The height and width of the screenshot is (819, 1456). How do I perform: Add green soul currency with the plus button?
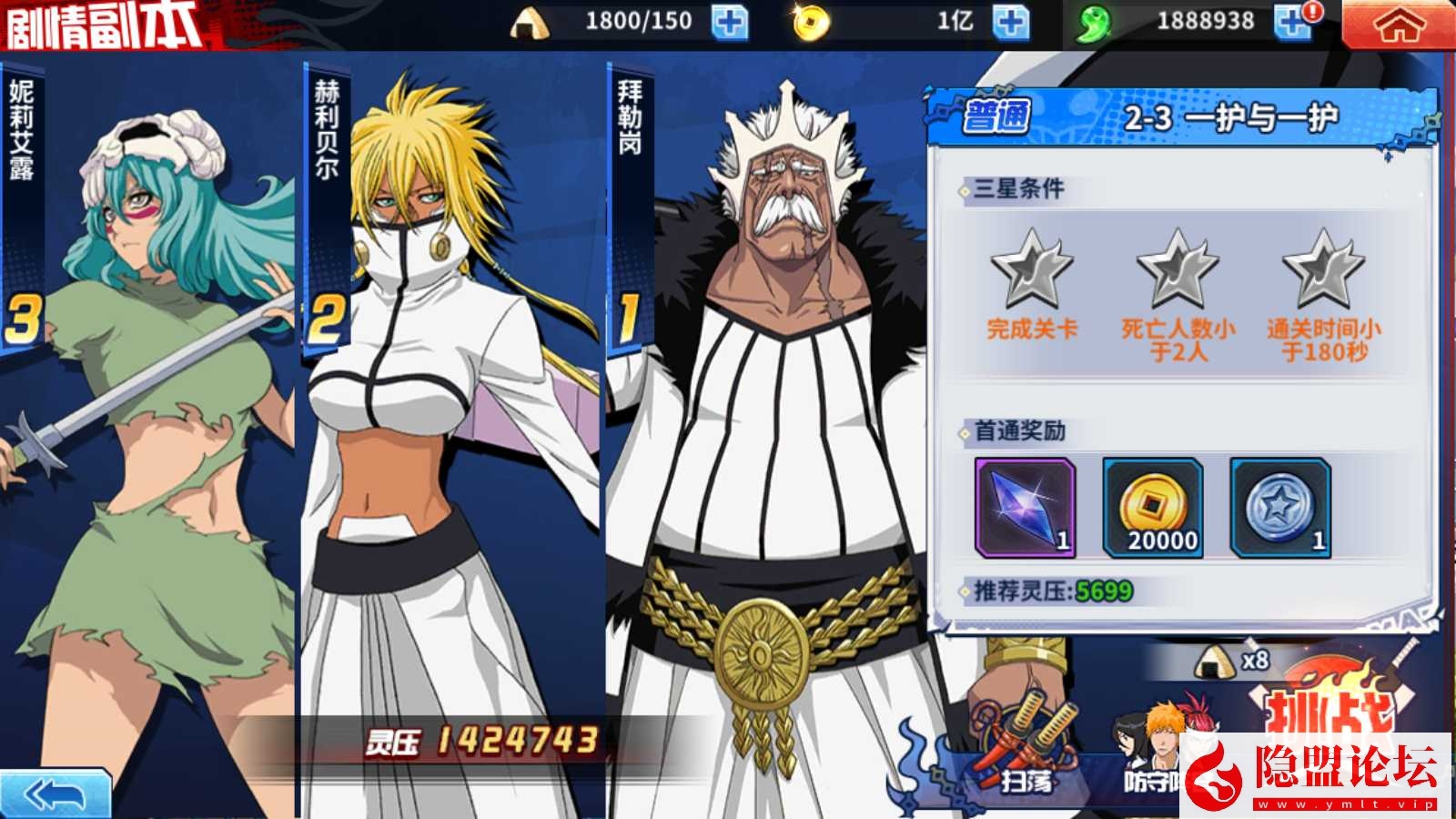1292,22
